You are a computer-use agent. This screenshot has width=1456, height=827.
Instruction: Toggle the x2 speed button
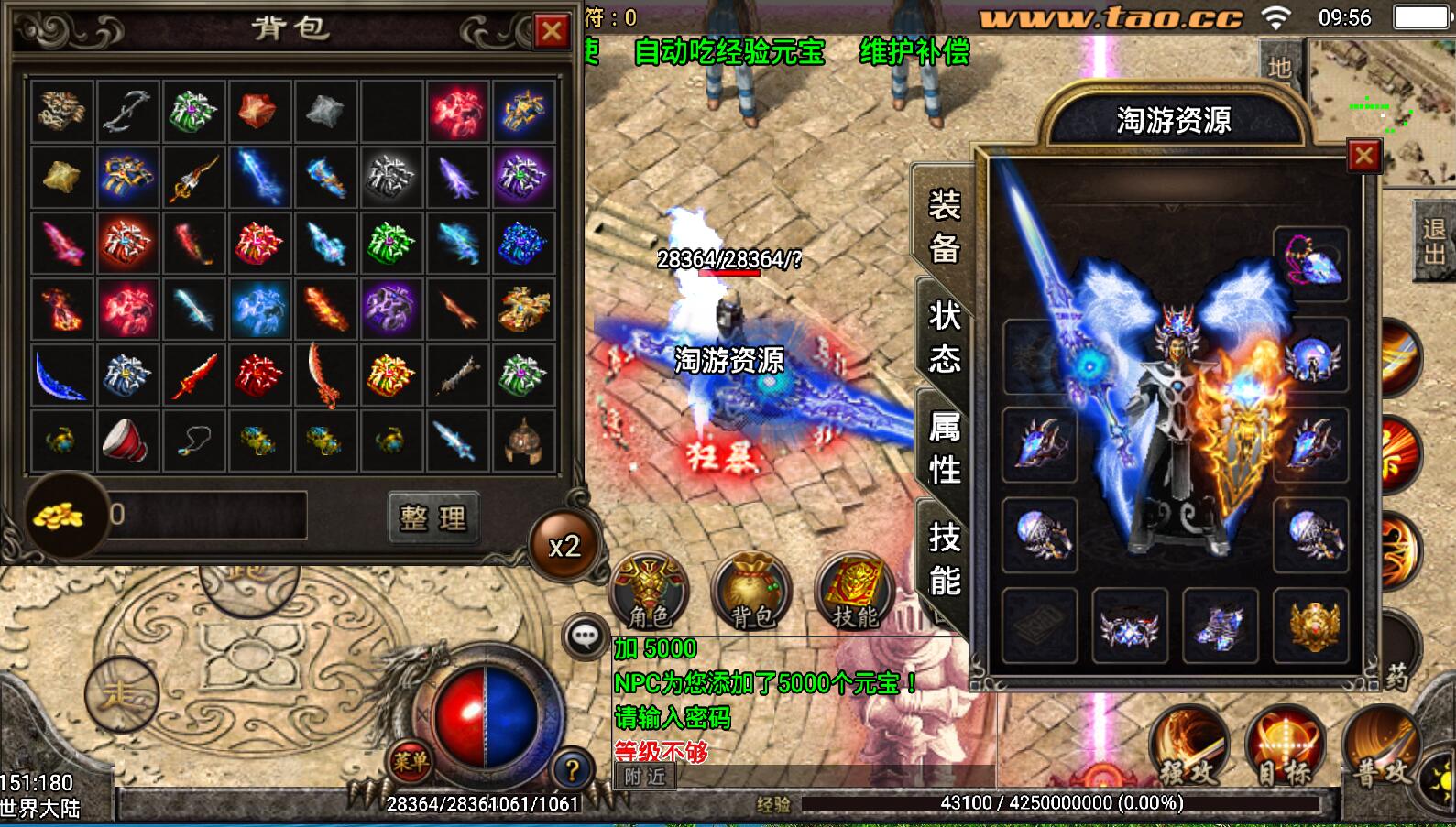[564, 547]
